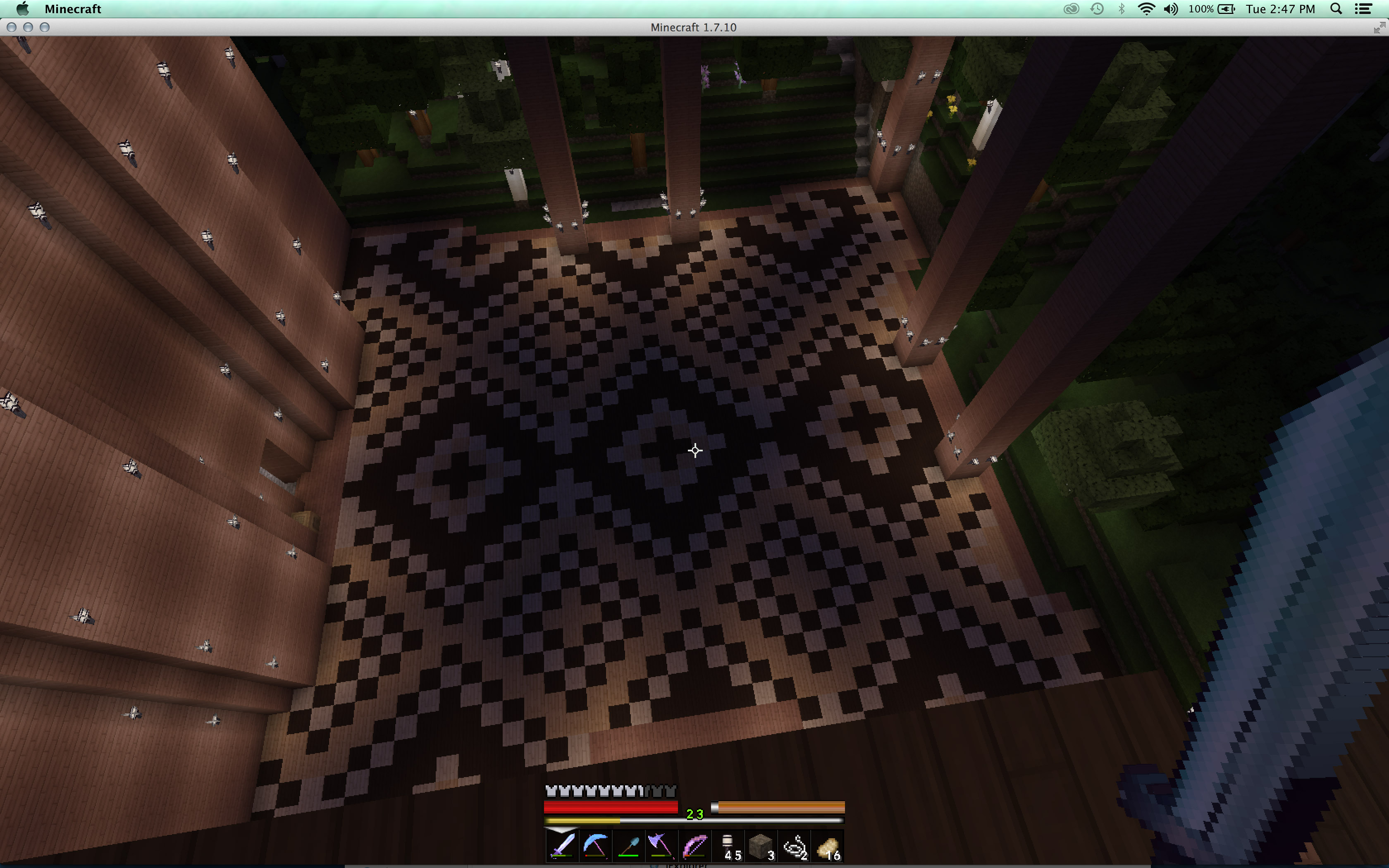Open the Apple menu
The image size is (1389, 868).
24,9
